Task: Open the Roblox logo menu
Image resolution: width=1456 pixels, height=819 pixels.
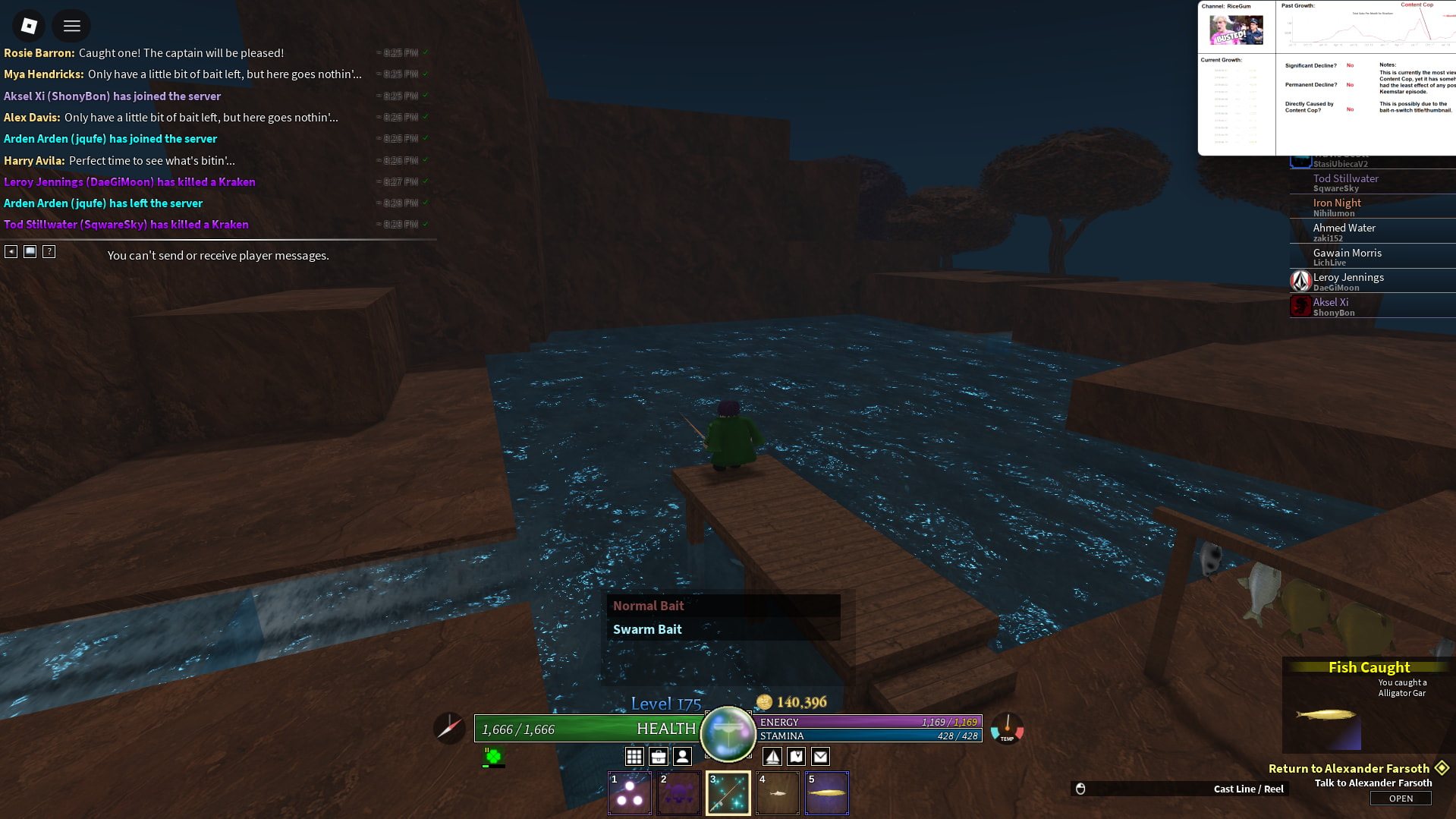Action: click(x=29, y=26)
